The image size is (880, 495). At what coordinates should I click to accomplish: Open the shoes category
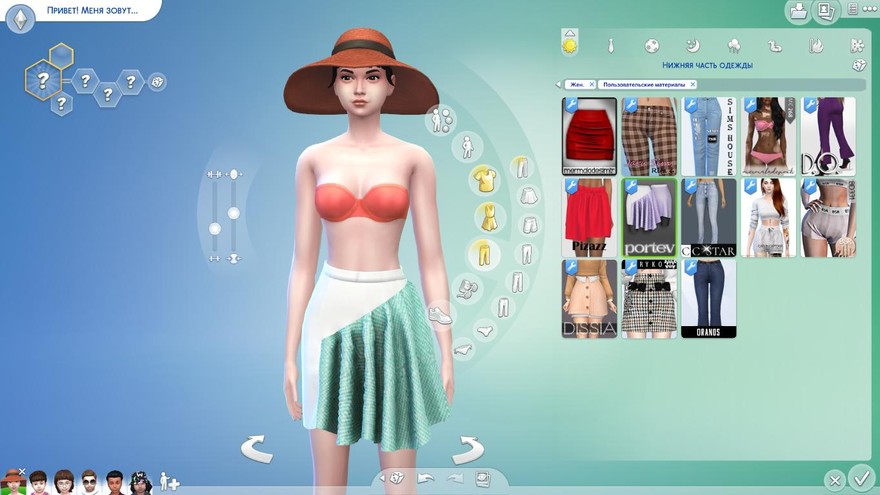pos(440,315)
